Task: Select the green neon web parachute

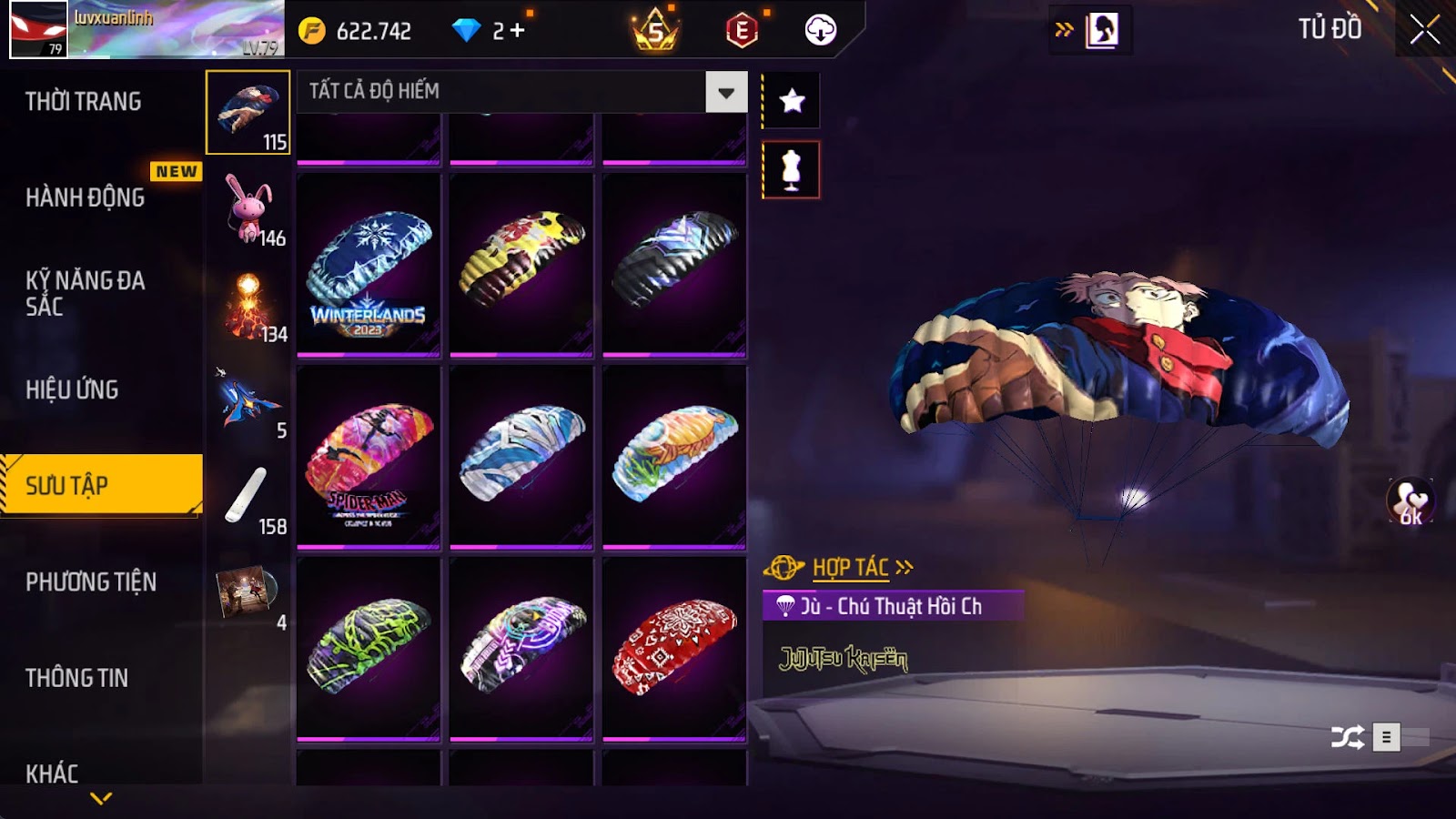Action: pyautogui.click(x=369, y=648)
